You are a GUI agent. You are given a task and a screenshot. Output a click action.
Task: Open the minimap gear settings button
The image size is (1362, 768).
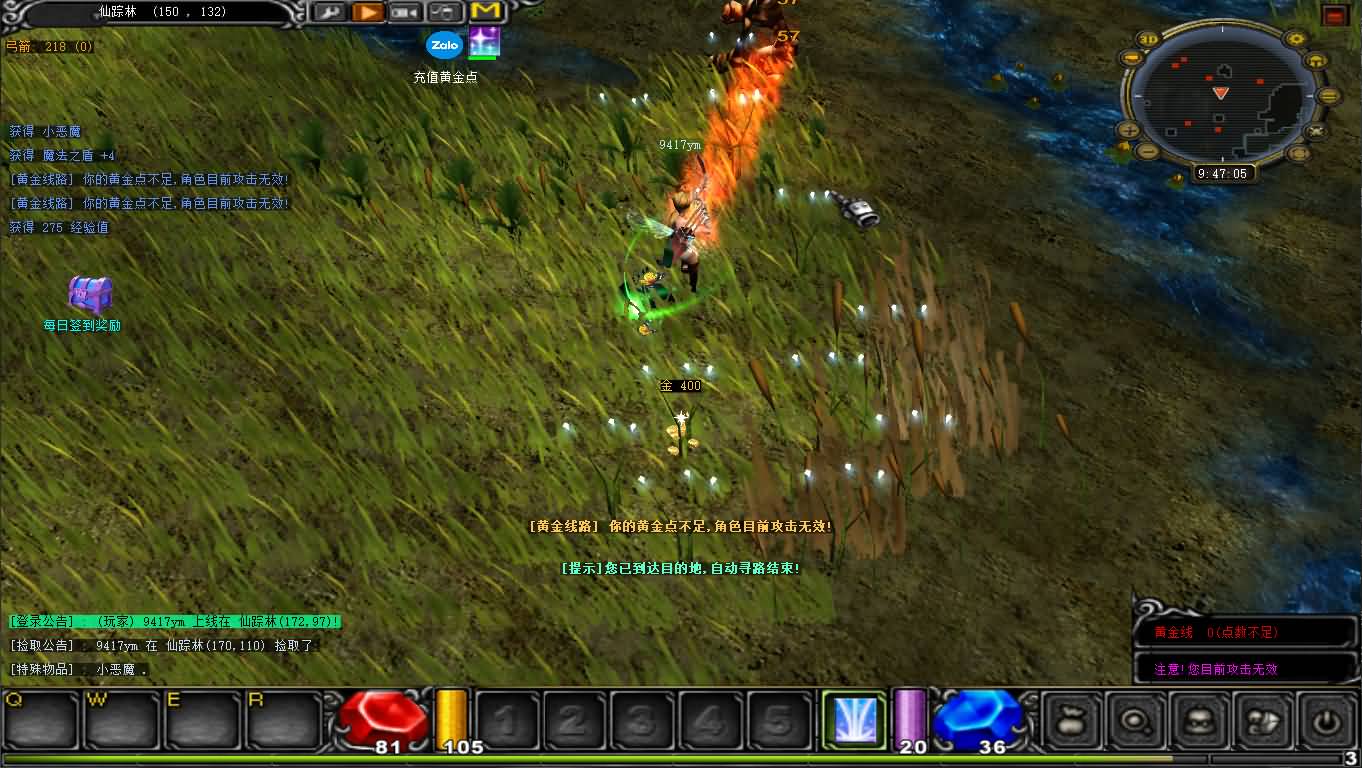click(1297, 40)
